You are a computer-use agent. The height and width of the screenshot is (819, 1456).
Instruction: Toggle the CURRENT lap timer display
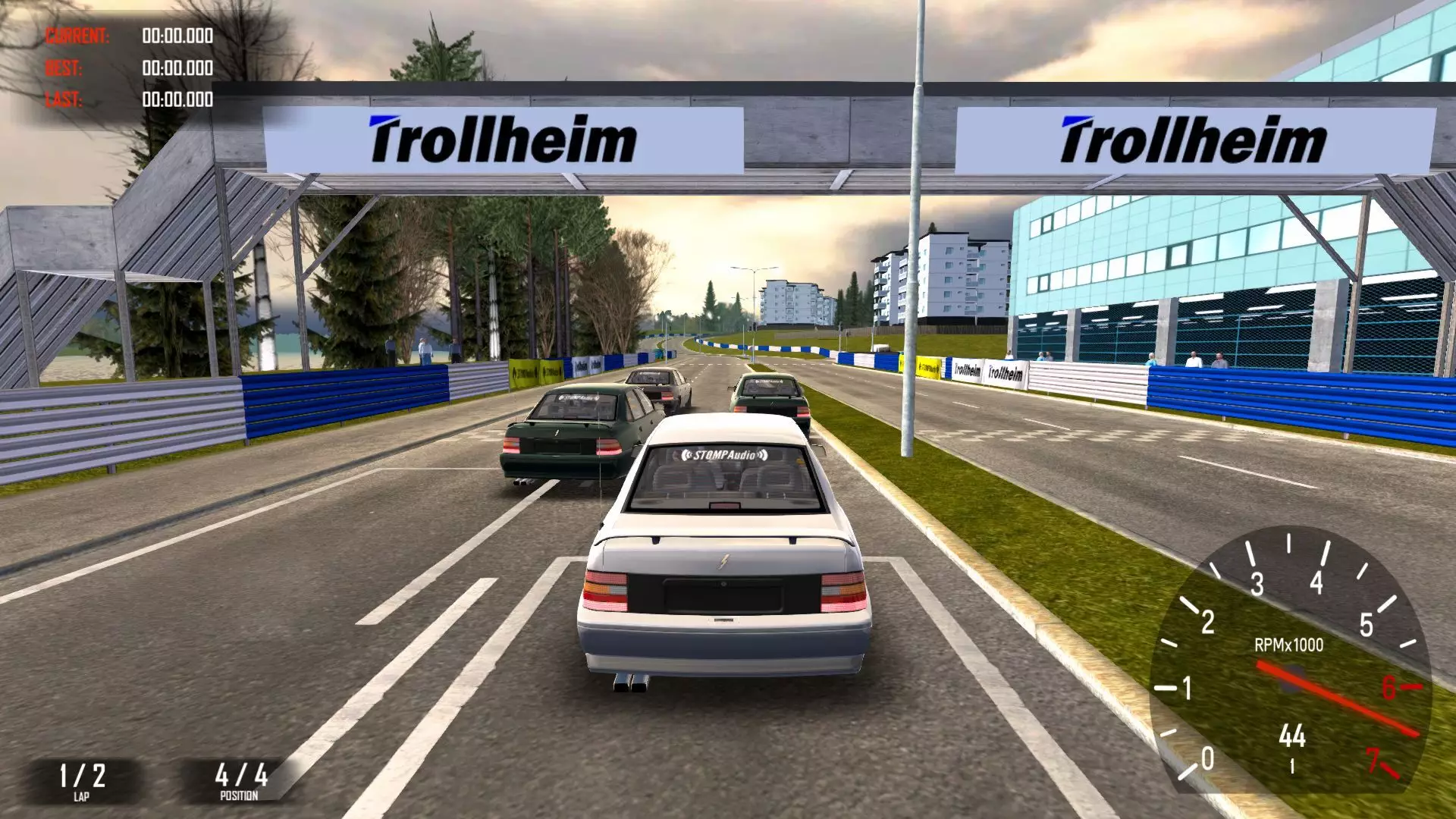click(78, 33)
